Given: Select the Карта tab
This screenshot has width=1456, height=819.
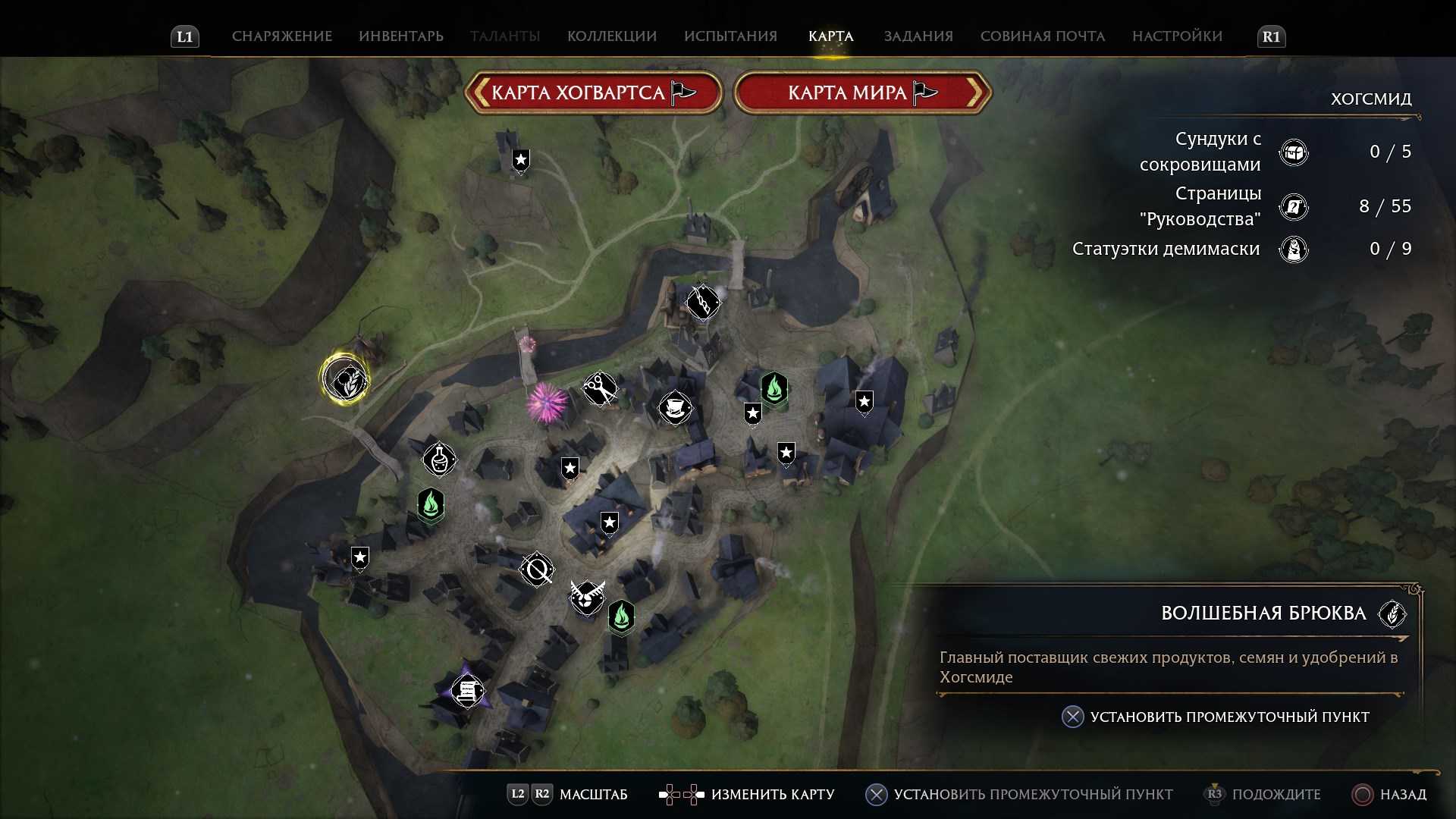Looking at the screenshot, I should (x=830, y=36).
